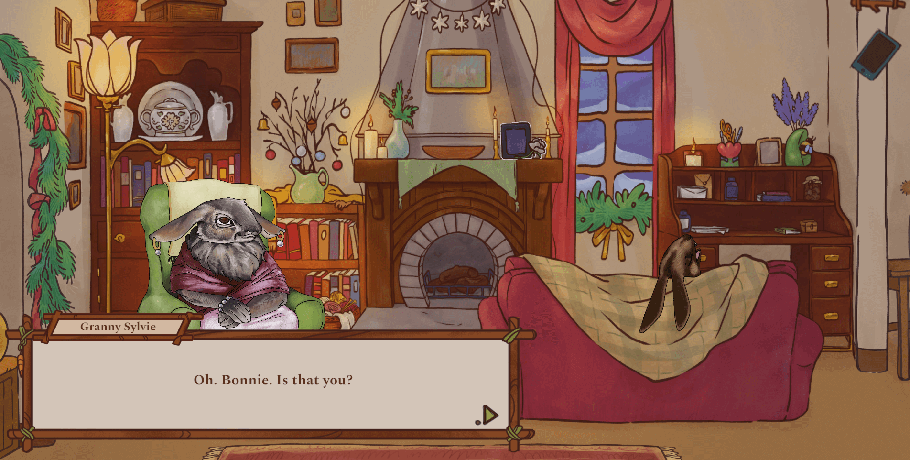Screen dimensions: 910x460
Task: Advance dialogue with the green arrow
Action: (488, 415)
